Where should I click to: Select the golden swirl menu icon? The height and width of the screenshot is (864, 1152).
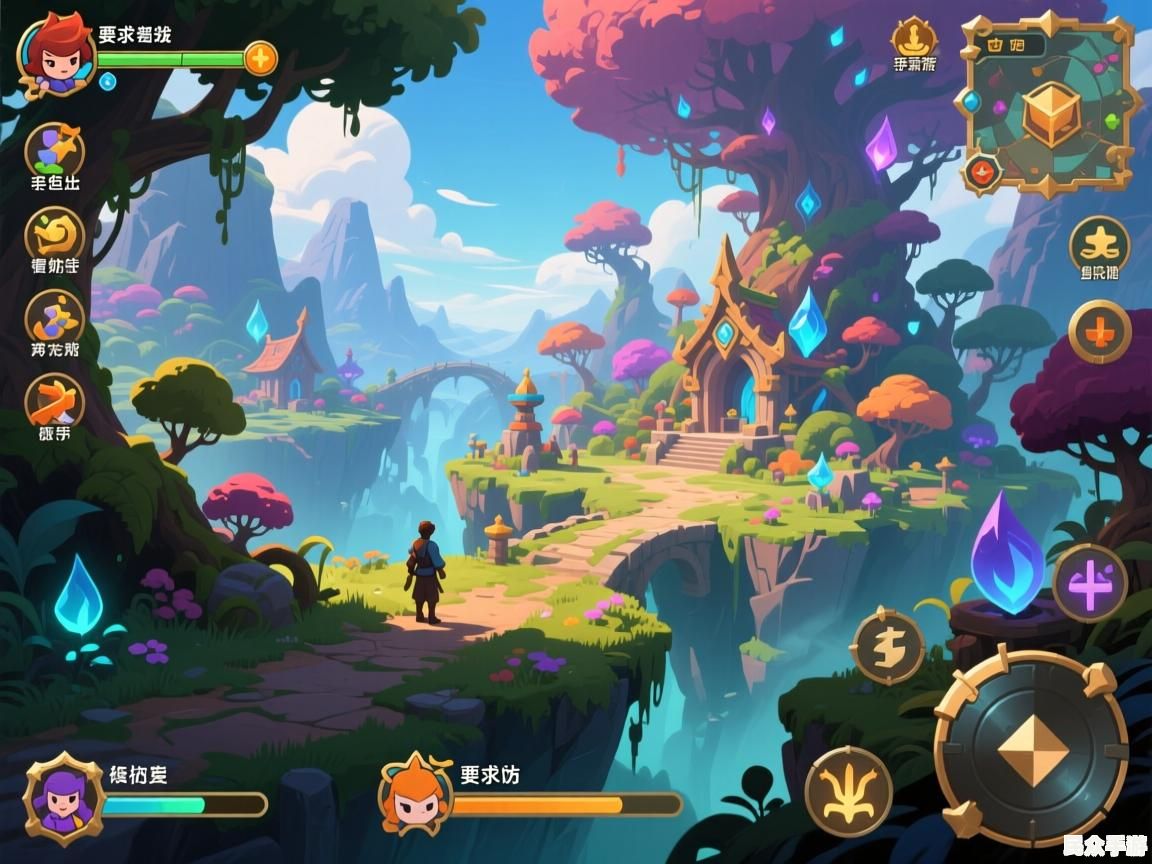[x=55, y=235]
